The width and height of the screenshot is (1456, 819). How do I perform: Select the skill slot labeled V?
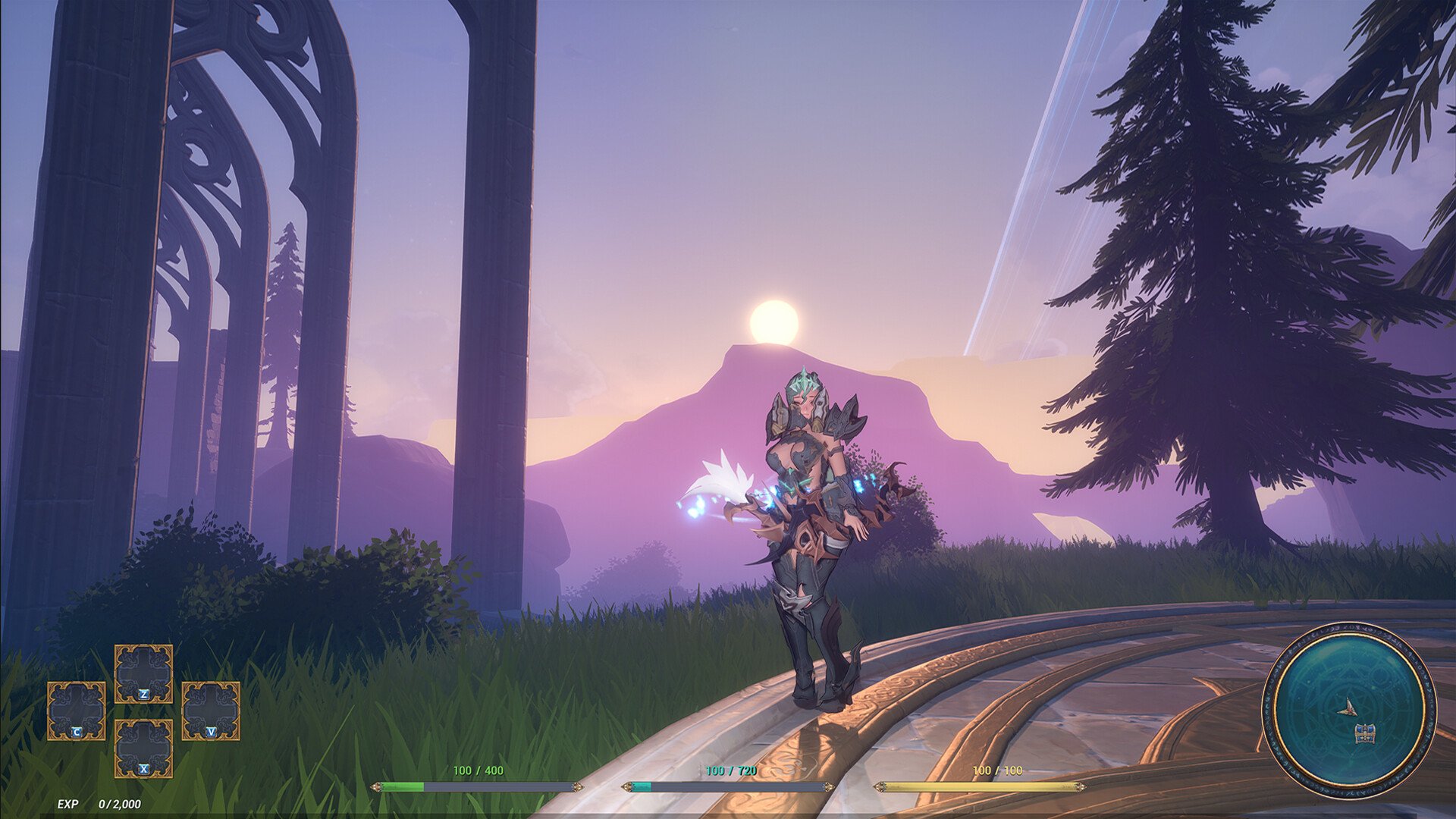point(211,711)
